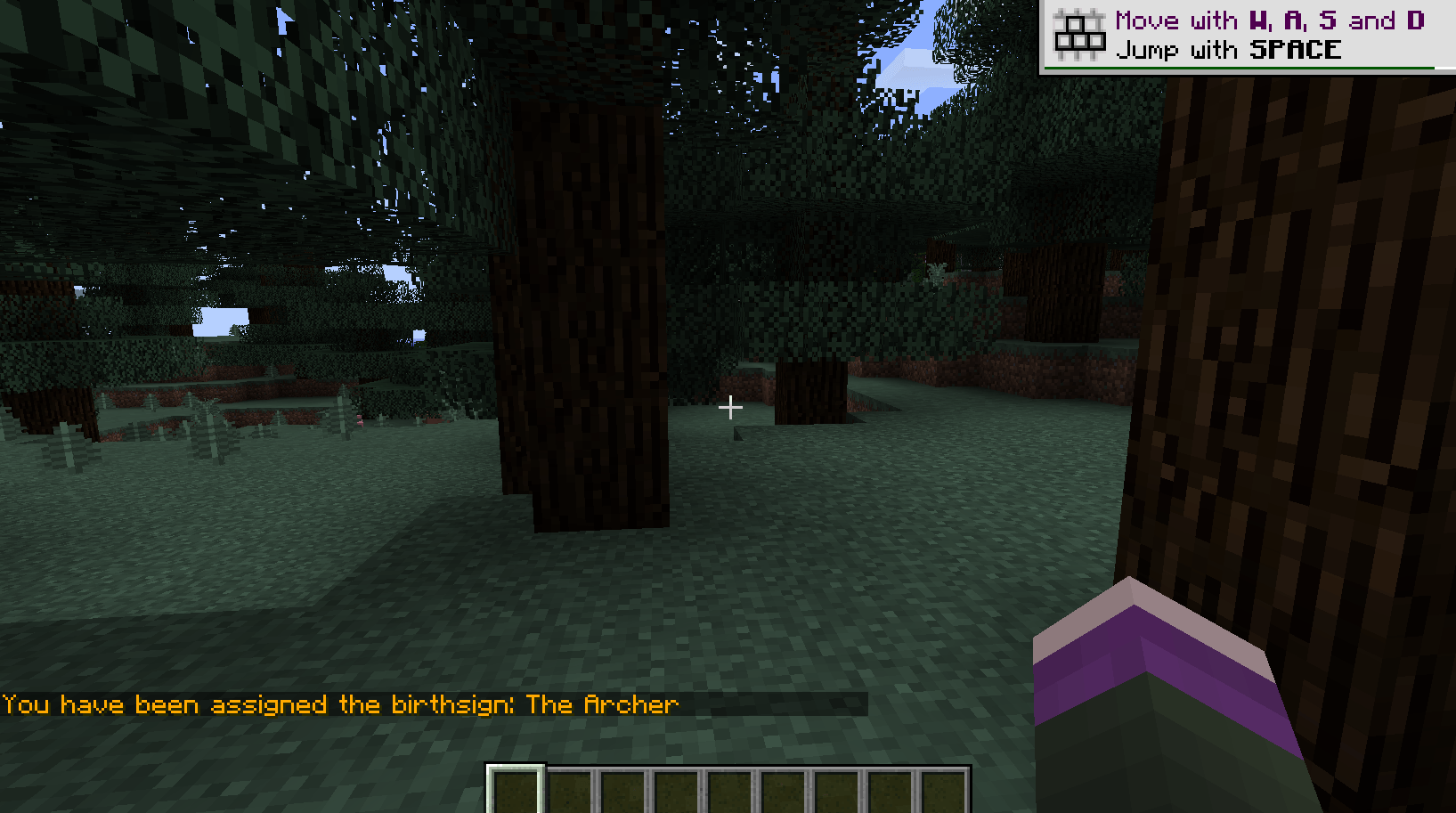Click the WASD keys icon in tutorial toast
The width and height of the screenshot is (1456, 813).
[x=1078, y=33]
